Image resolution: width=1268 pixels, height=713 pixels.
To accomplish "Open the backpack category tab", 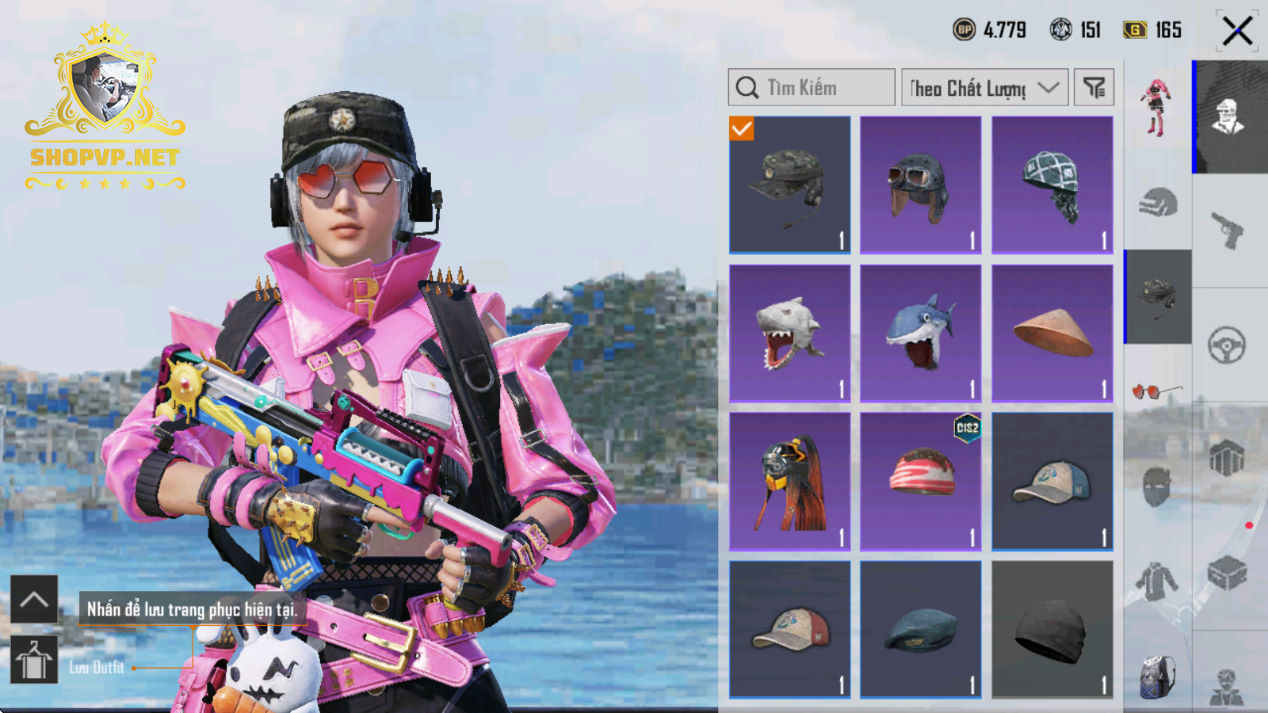I will tap(1157, 675).
